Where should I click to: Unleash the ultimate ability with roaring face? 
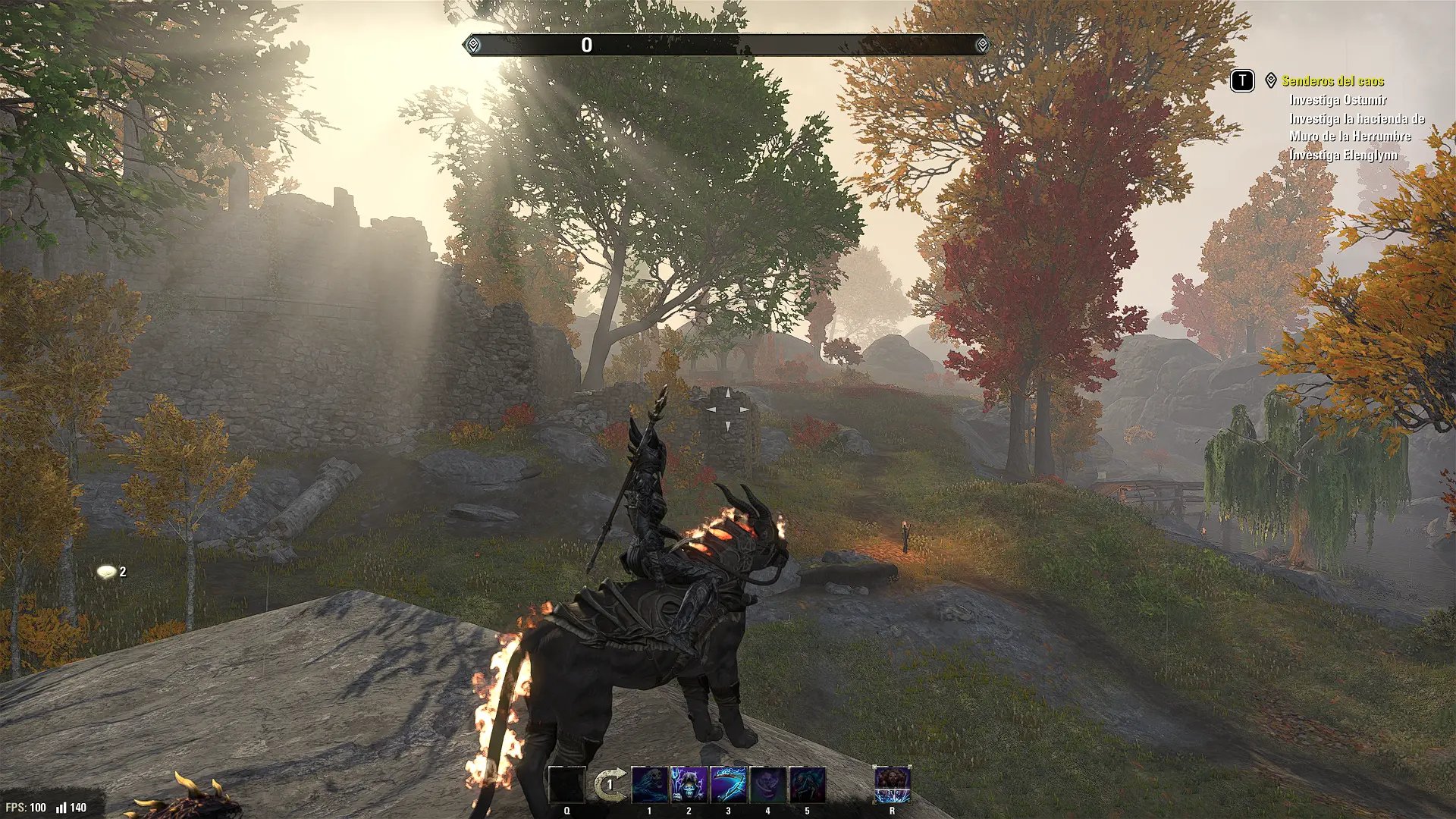click(x=892, y=785)
